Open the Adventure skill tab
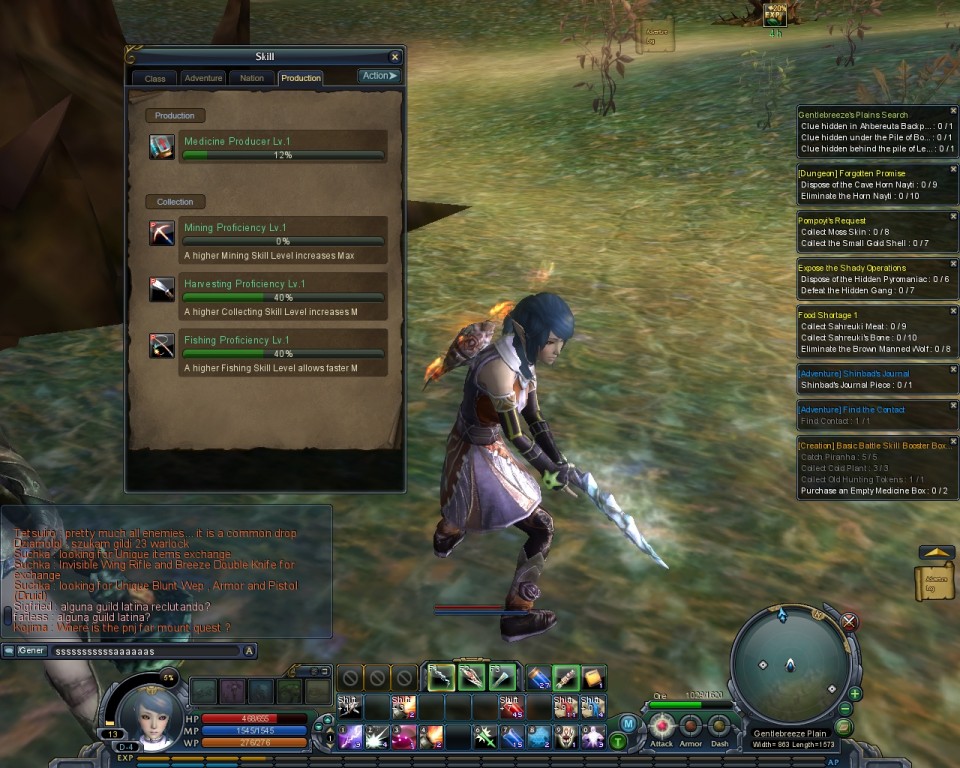The height and width of the screenshot is (768, 960). pyautogui.click(x=204, y=78)
